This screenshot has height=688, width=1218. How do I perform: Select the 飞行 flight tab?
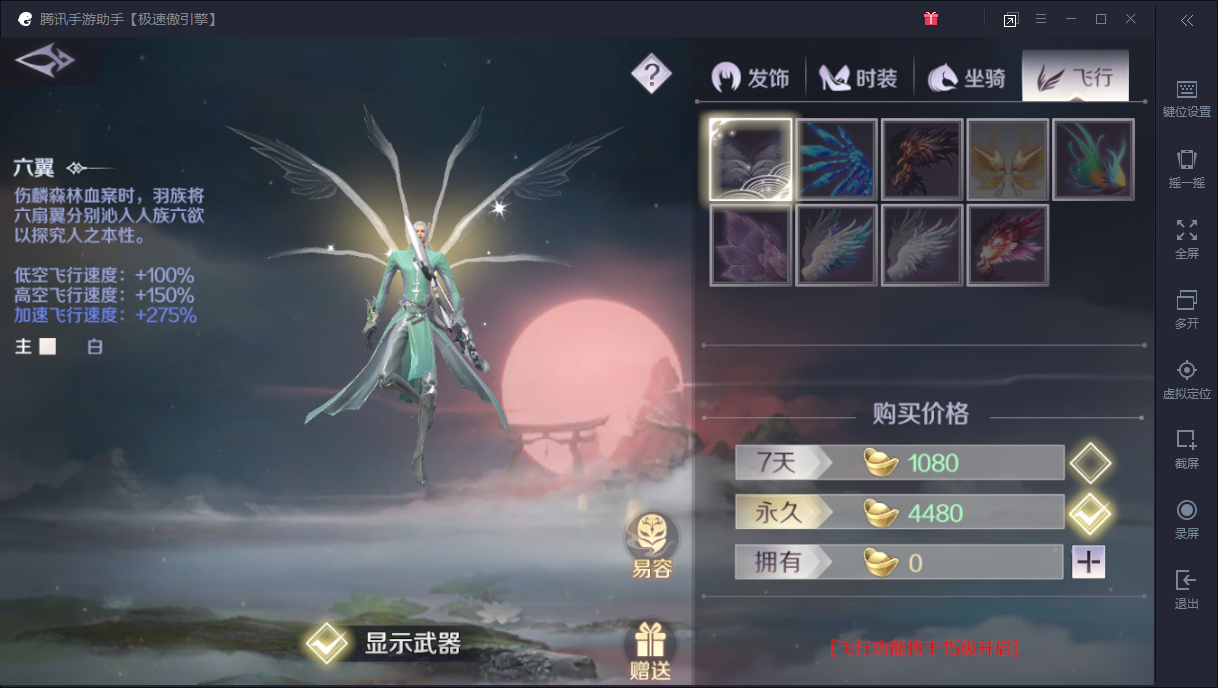(x=1075, y=78)
